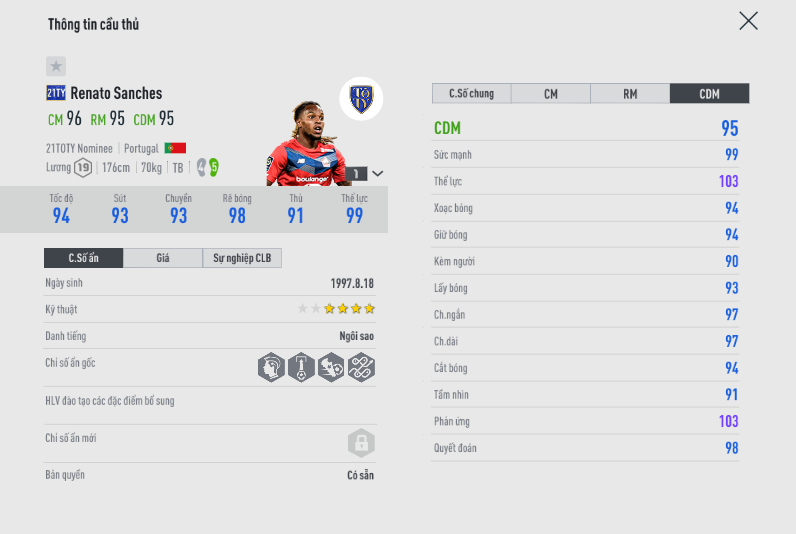Viewport: 796px width, 534px height.
Task: Toggle the favorite star icon
Action: 56,66
